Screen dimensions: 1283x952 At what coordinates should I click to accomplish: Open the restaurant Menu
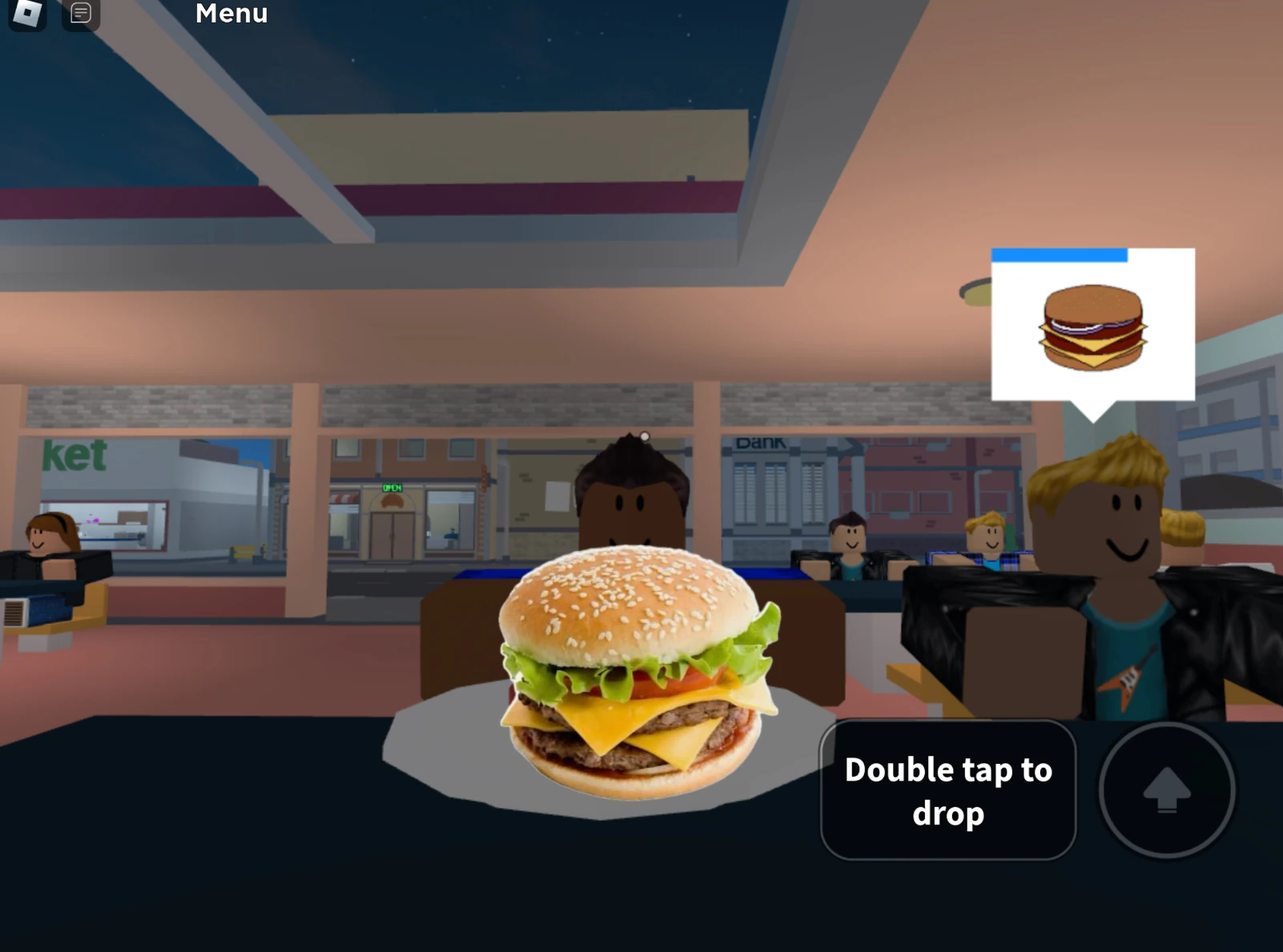(x=231, y=14)
